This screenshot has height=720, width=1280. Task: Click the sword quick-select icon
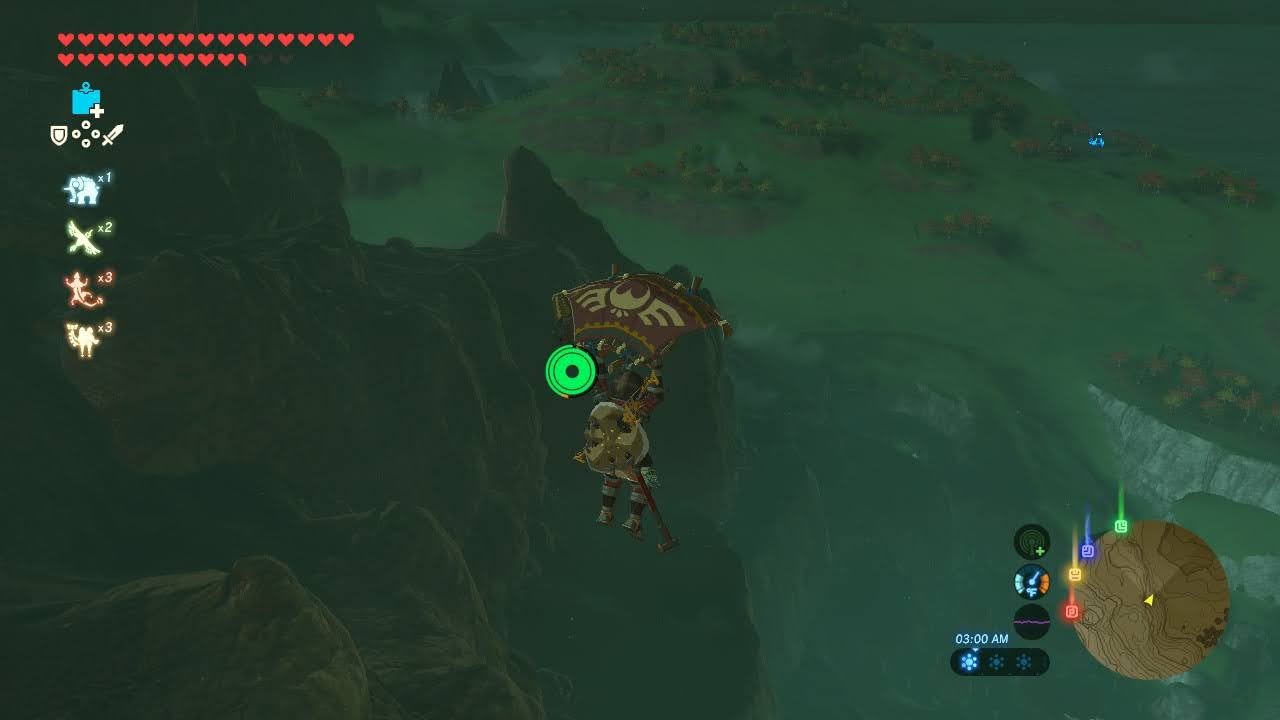click(x=112, y=134)
